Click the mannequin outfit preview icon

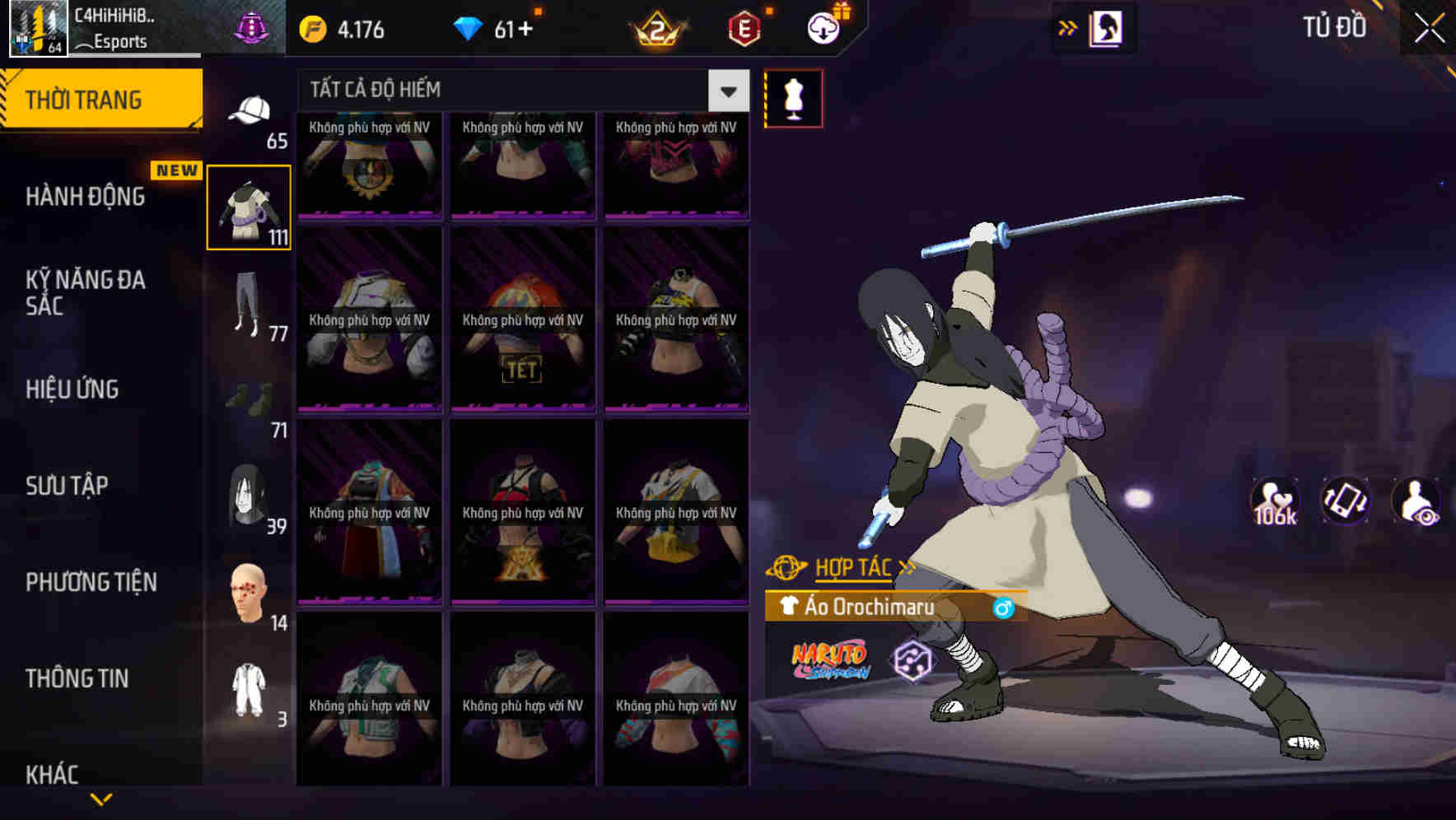[792, 98]
